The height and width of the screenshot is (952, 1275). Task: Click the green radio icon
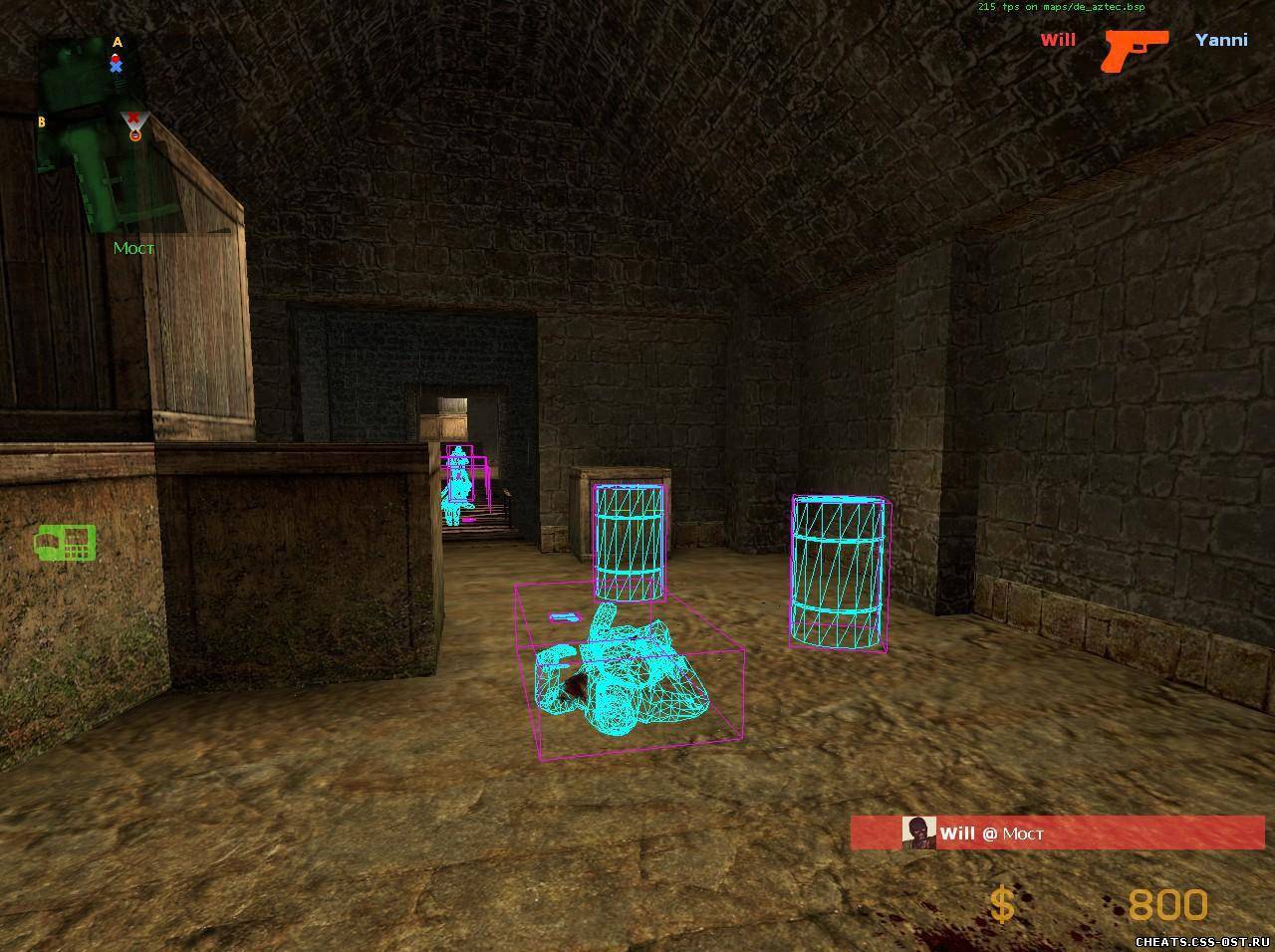pos(66,543)
